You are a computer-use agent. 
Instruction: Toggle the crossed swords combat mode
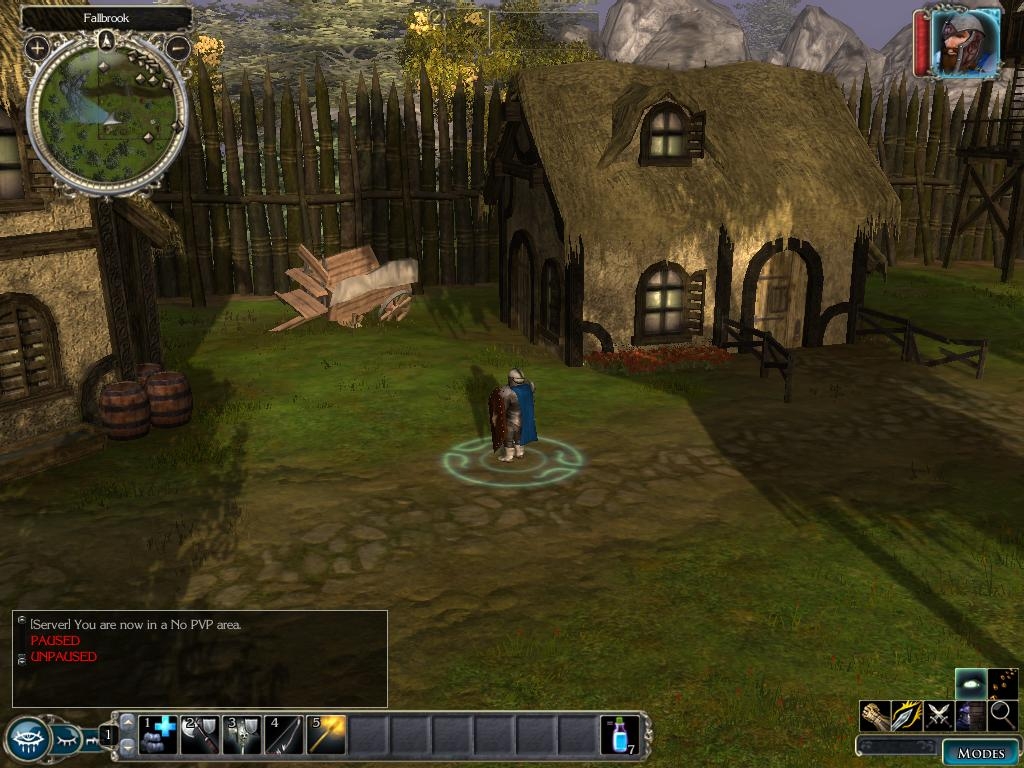(x=938, y=715)
